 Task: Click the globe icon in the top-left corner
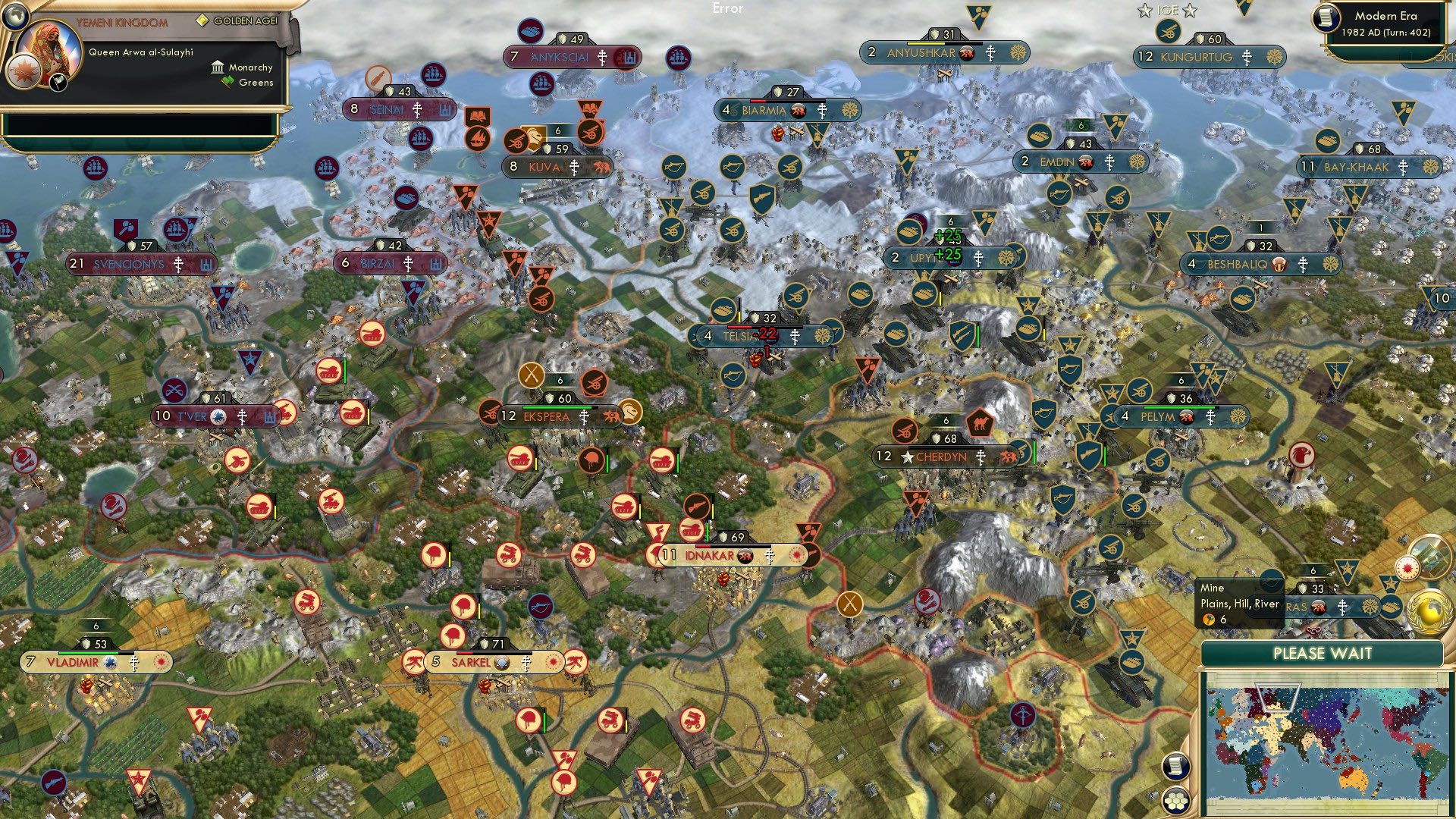coord(16,17)
